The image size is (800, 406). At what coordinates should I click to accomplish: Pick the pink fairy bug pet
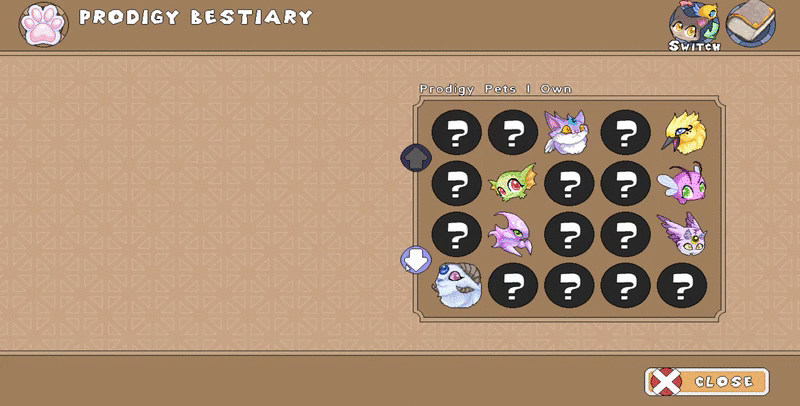pos(682,183)
